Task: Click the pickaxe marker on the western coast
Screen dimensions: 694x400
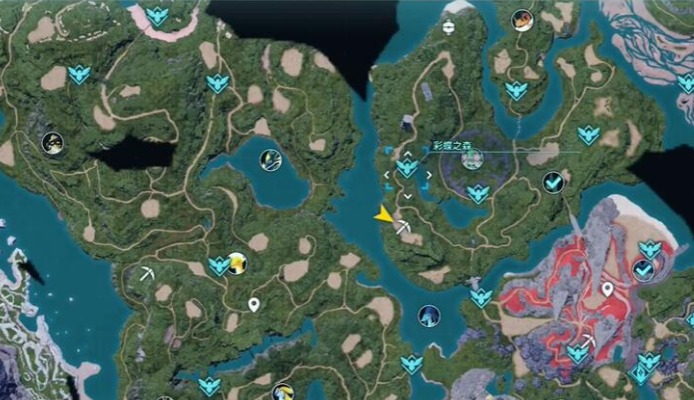Action: click(148, 272)
